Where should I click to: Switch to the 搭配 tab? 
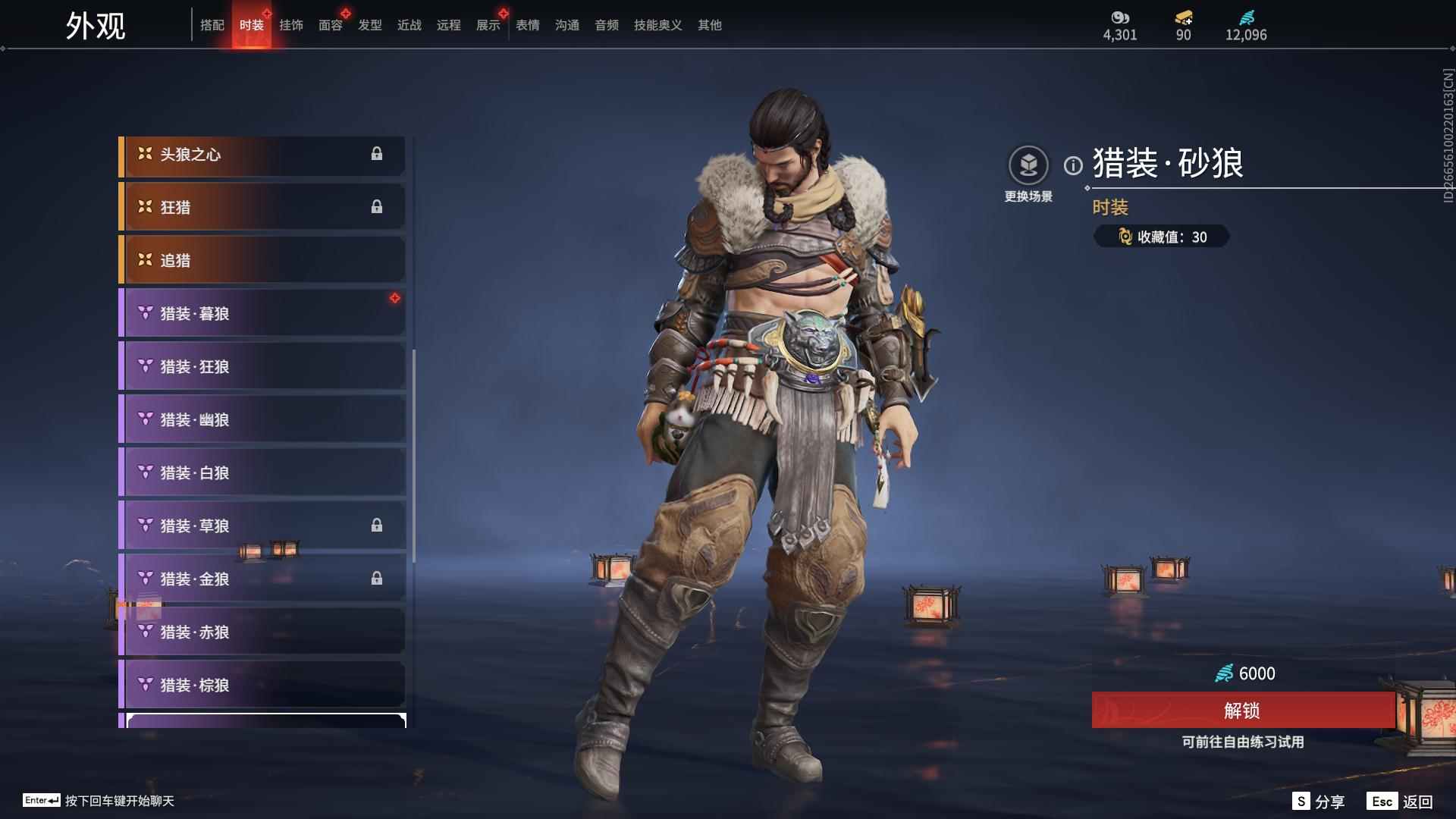(213, 25)
